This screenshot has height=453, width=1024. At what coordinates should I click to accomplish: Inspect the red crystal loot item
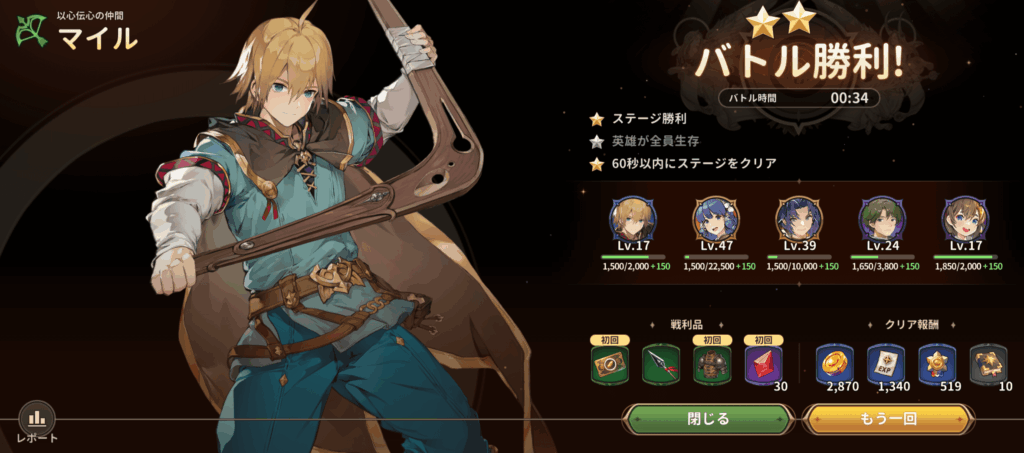[764, 364]
